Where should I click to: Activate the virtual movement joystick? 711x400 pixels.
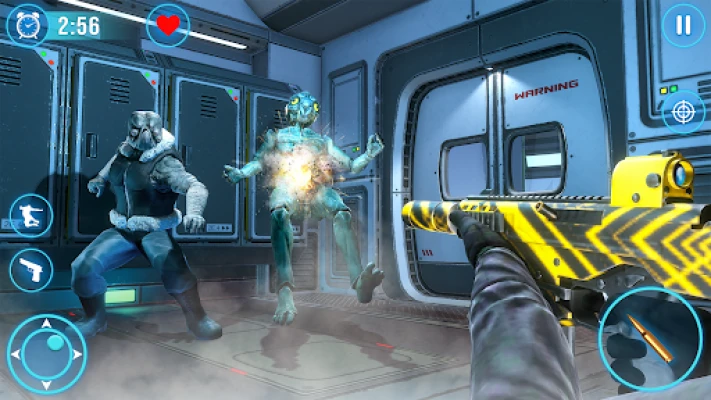(47, 353)
